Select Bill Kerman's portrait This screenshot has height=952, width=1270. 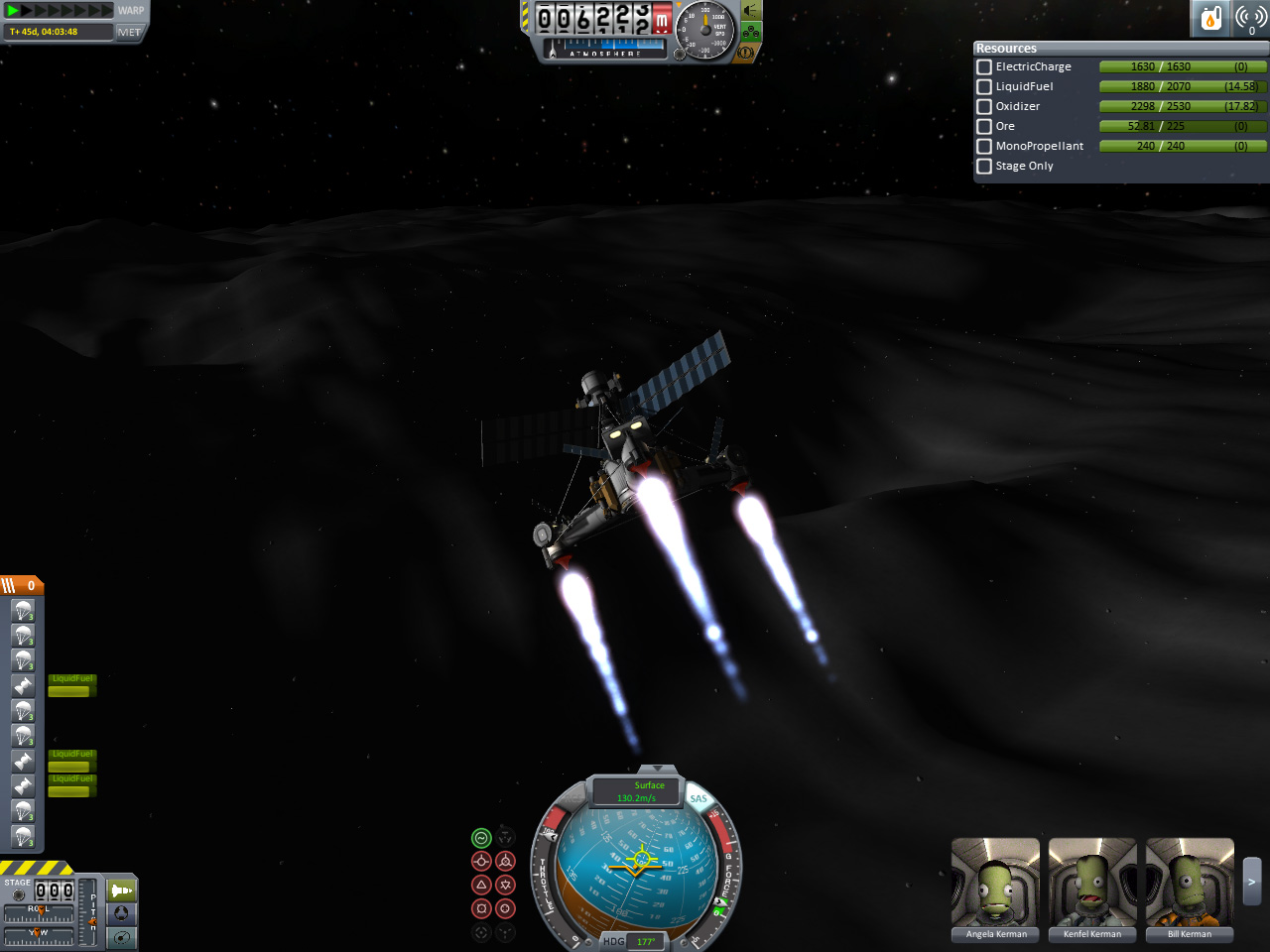1190,883
